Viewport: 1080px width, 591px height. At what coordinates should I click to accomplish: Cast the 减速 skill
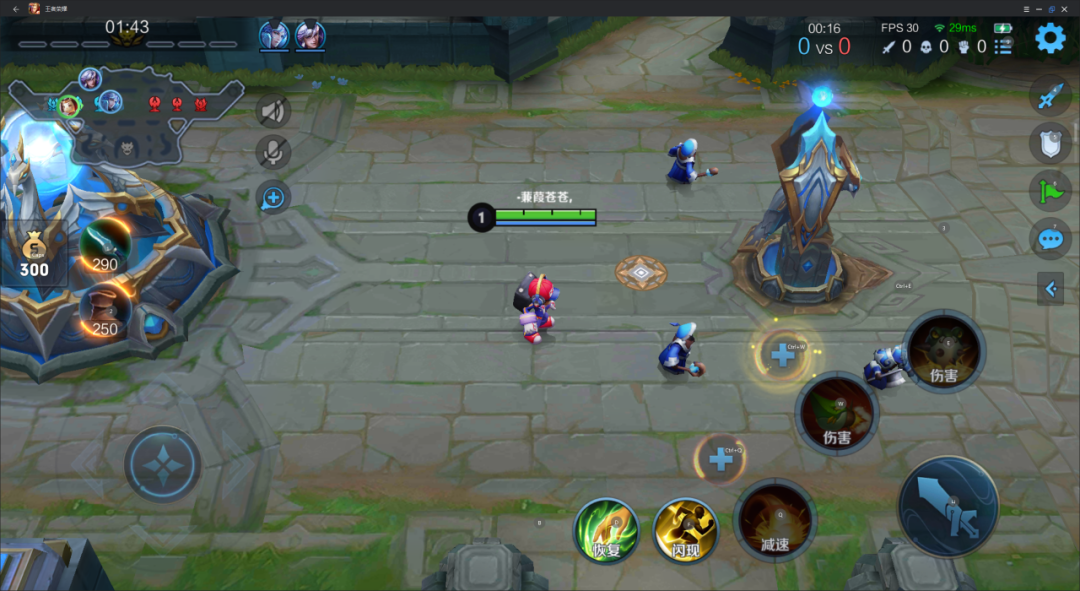[775, 520]
